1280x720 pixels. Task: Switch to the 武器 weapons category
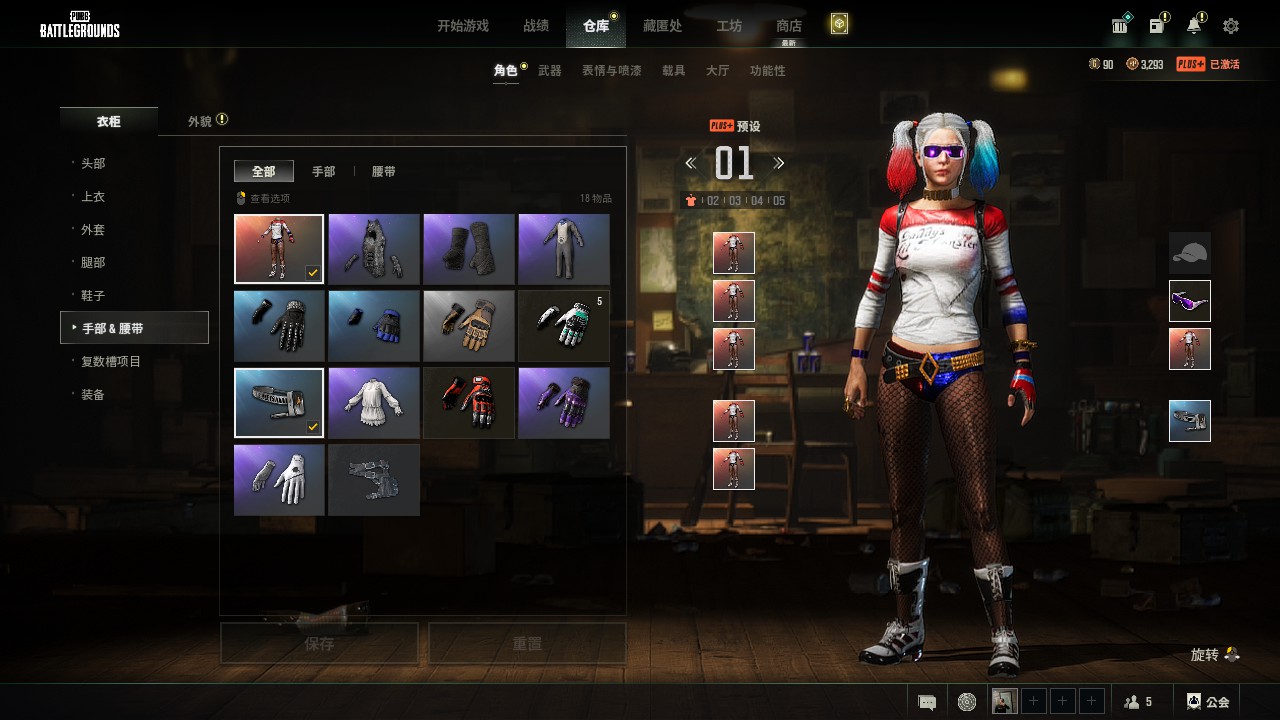coord(549,71)
